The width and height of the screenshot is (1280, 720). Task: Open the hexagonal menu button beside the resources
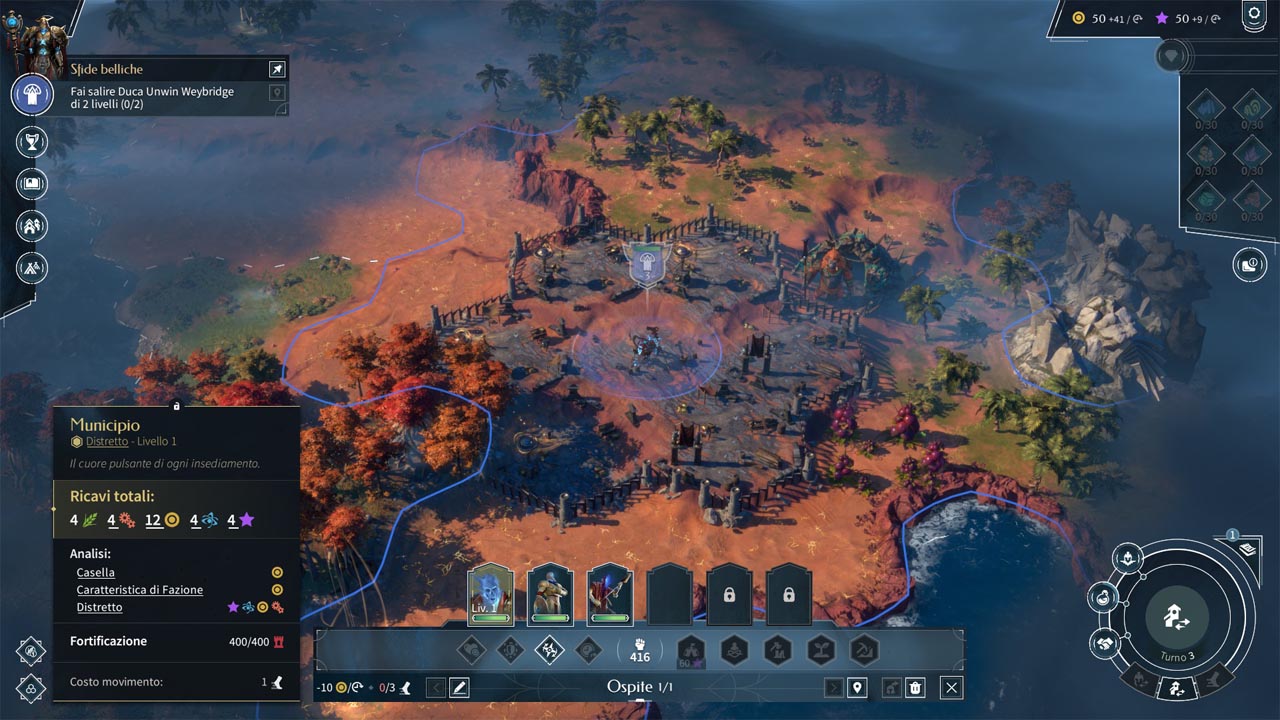click(1253, 15)
